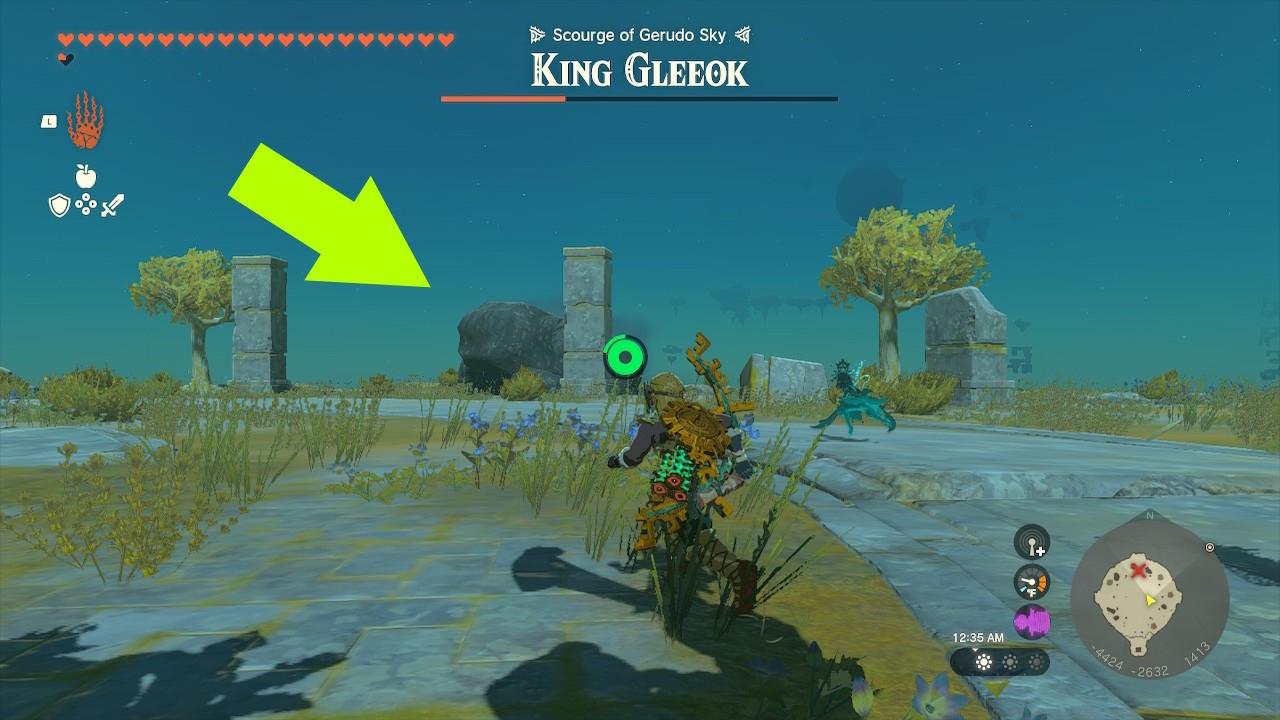Viewport: 1280px width, 720px height.
Task: Click the sword quick-slot icon
Action: coord(113,205)
